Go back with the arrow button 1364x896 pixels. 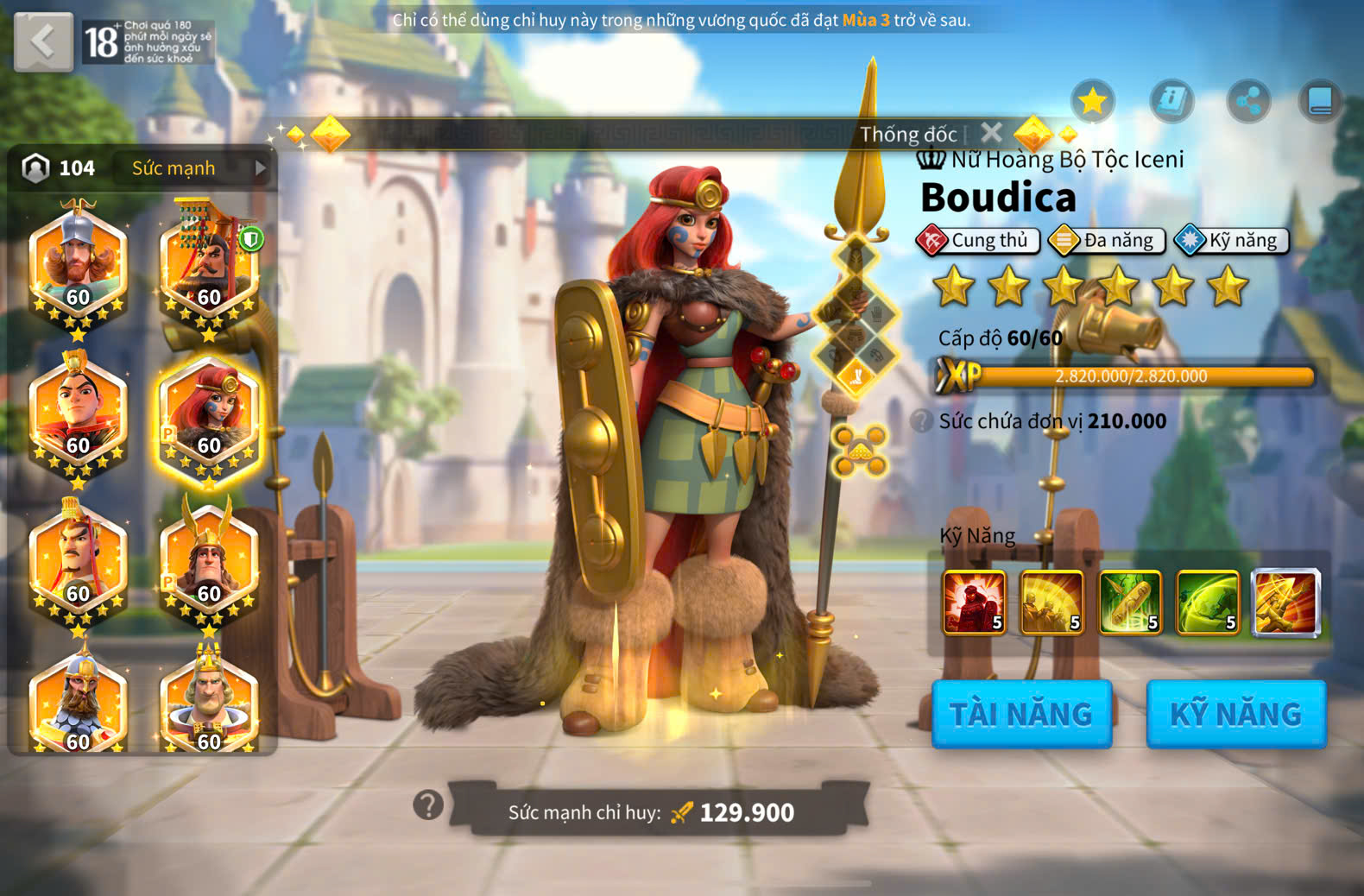coord(43,41)
